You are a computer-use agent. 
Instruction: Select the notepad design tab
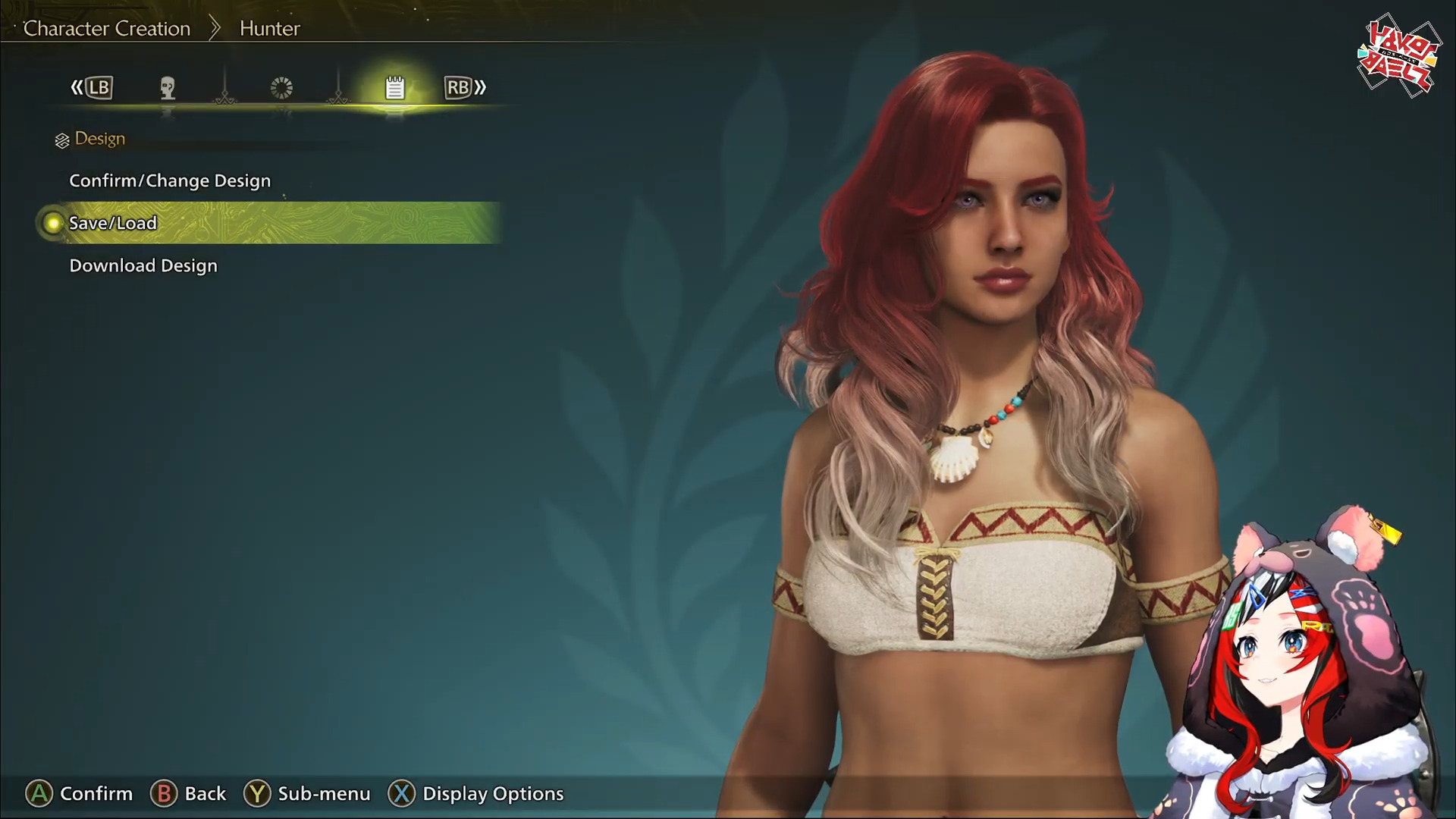(394, 88)
